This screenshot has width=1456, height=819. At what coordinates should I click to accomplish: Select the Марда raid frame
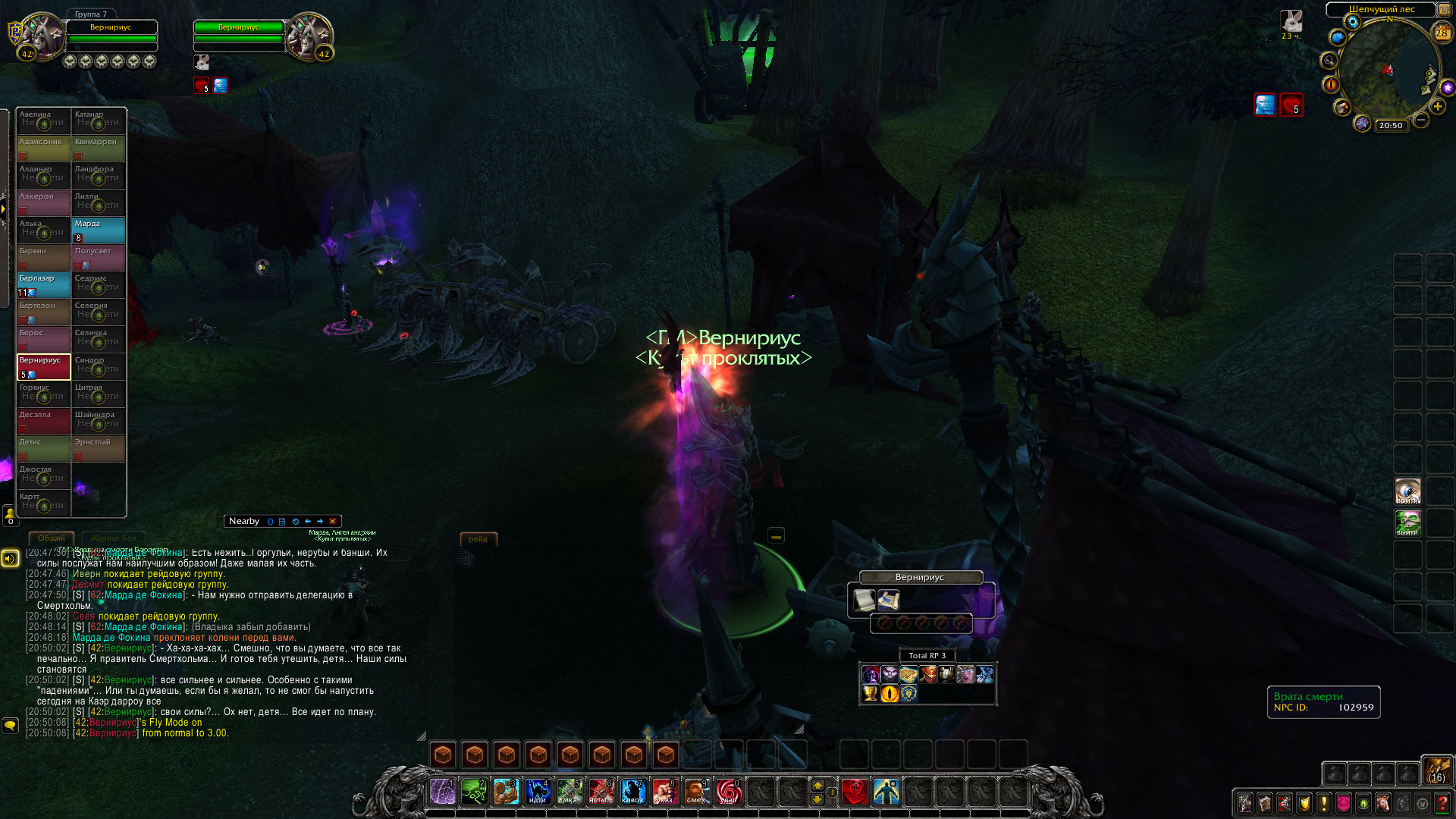point(99,230)
